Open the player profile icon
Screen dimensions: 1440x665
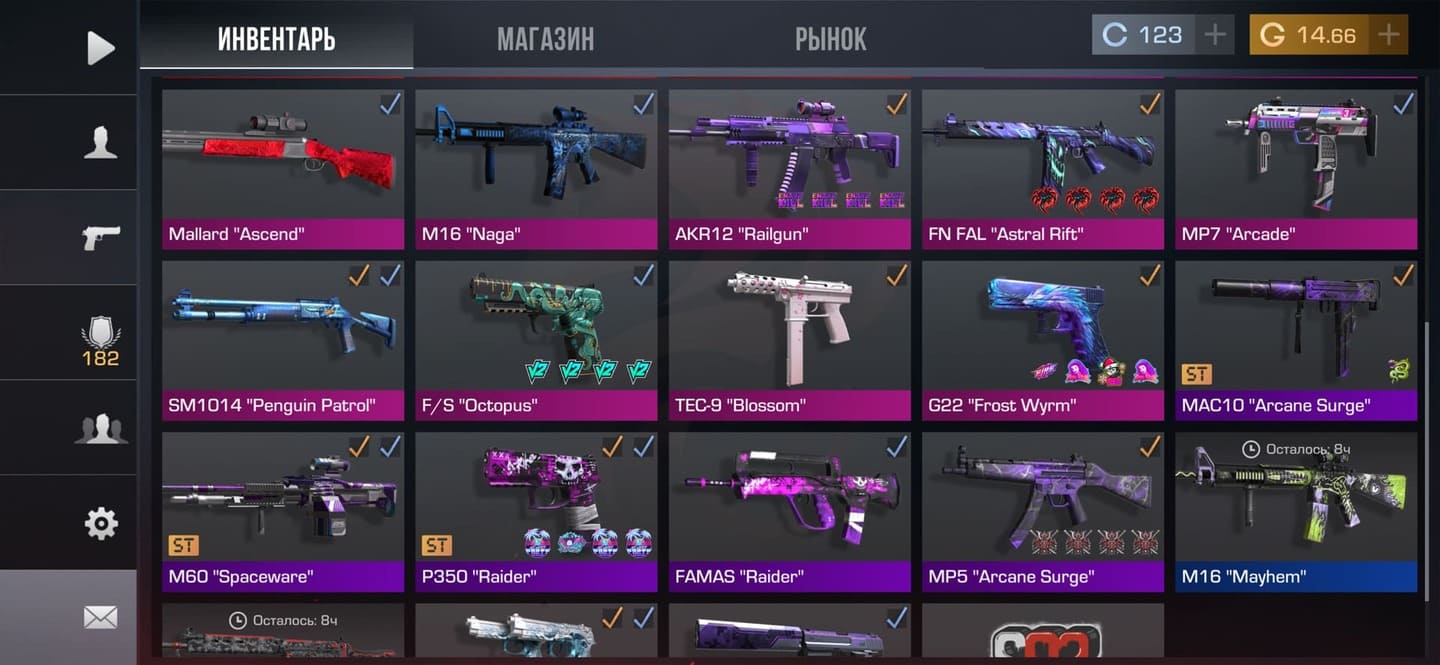point(100,143)
